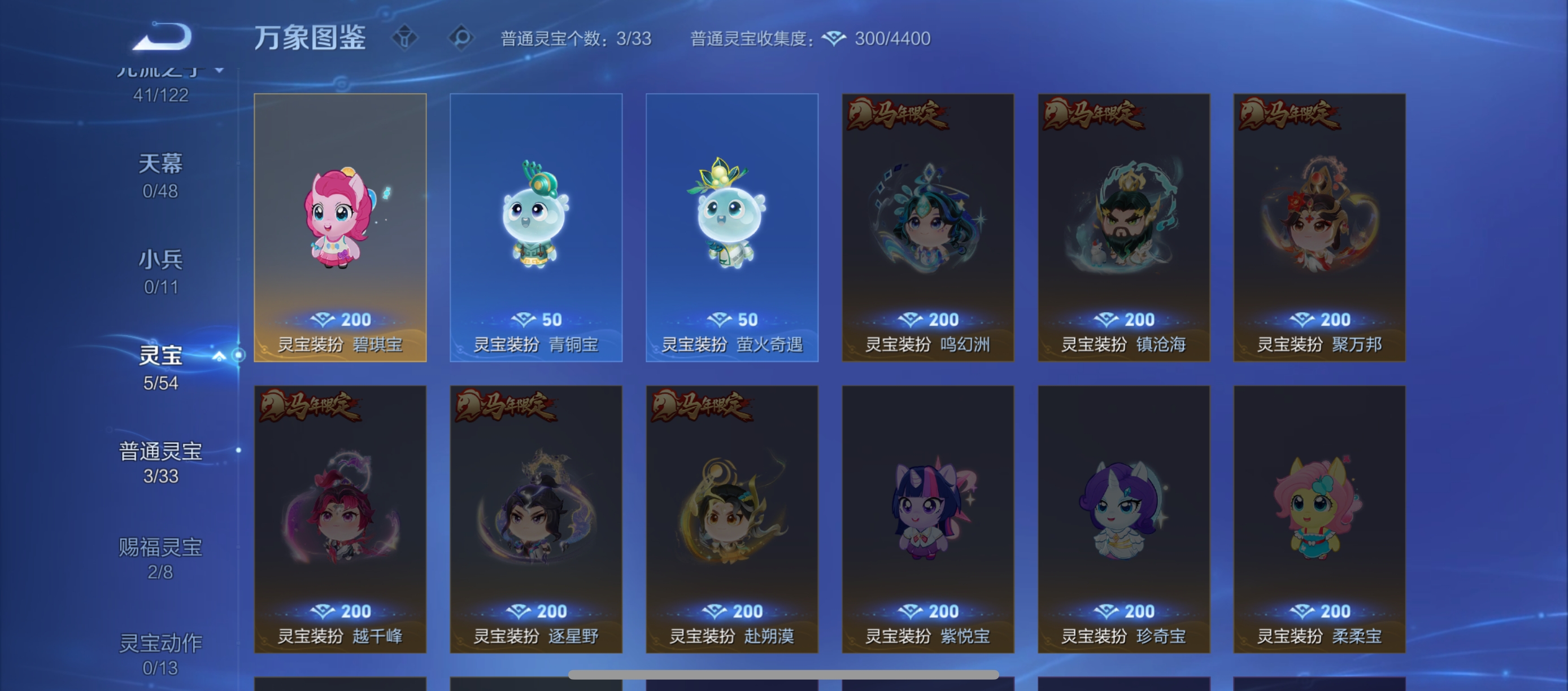The height and width of the screenshot is (691, 1568).
Task: Open the filter icon beside the 万象图鉴 title
Action: click(x=404, y=38)
